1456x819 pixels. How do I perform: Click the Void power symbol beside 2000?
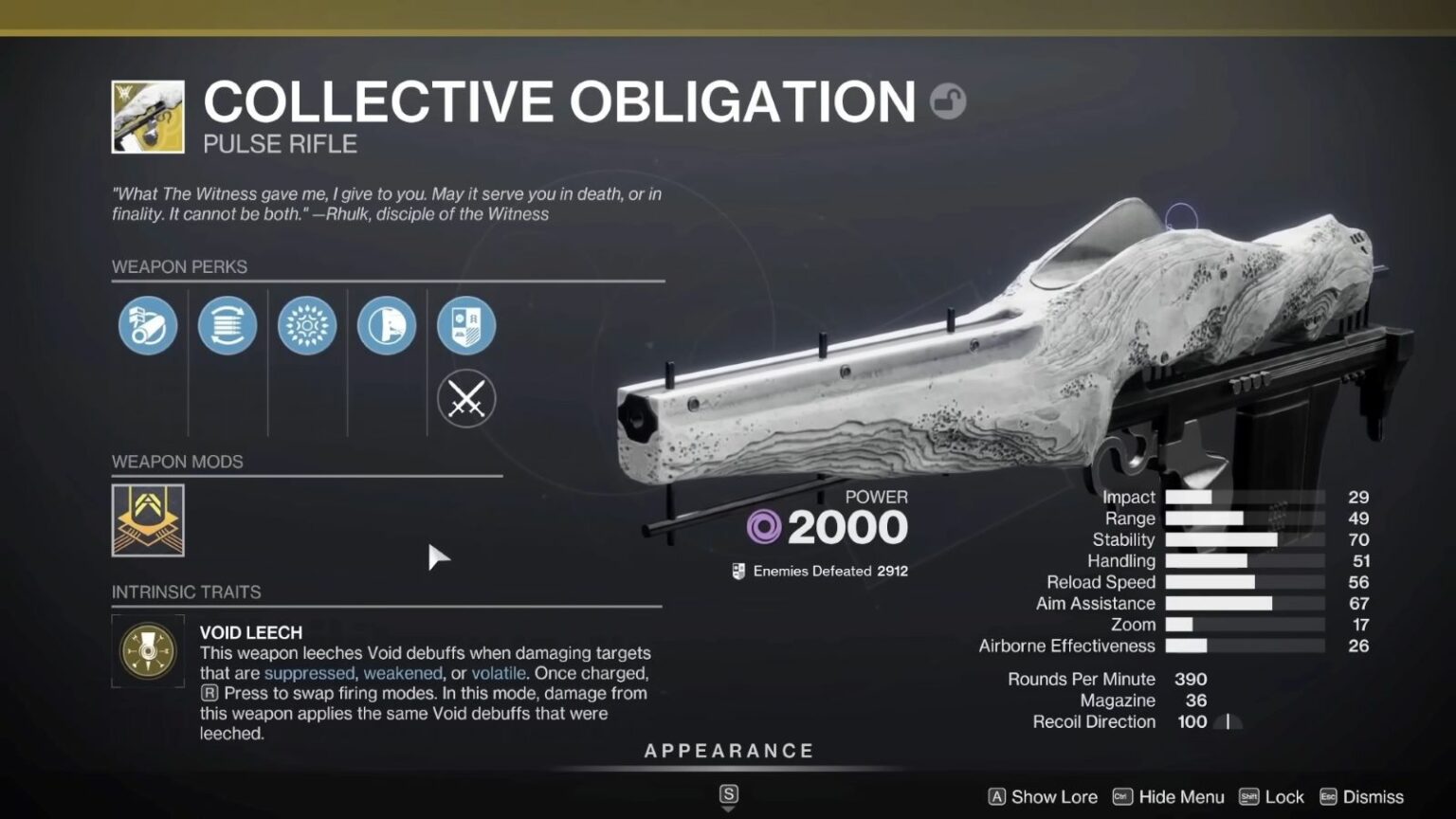(x=764, y=526)
